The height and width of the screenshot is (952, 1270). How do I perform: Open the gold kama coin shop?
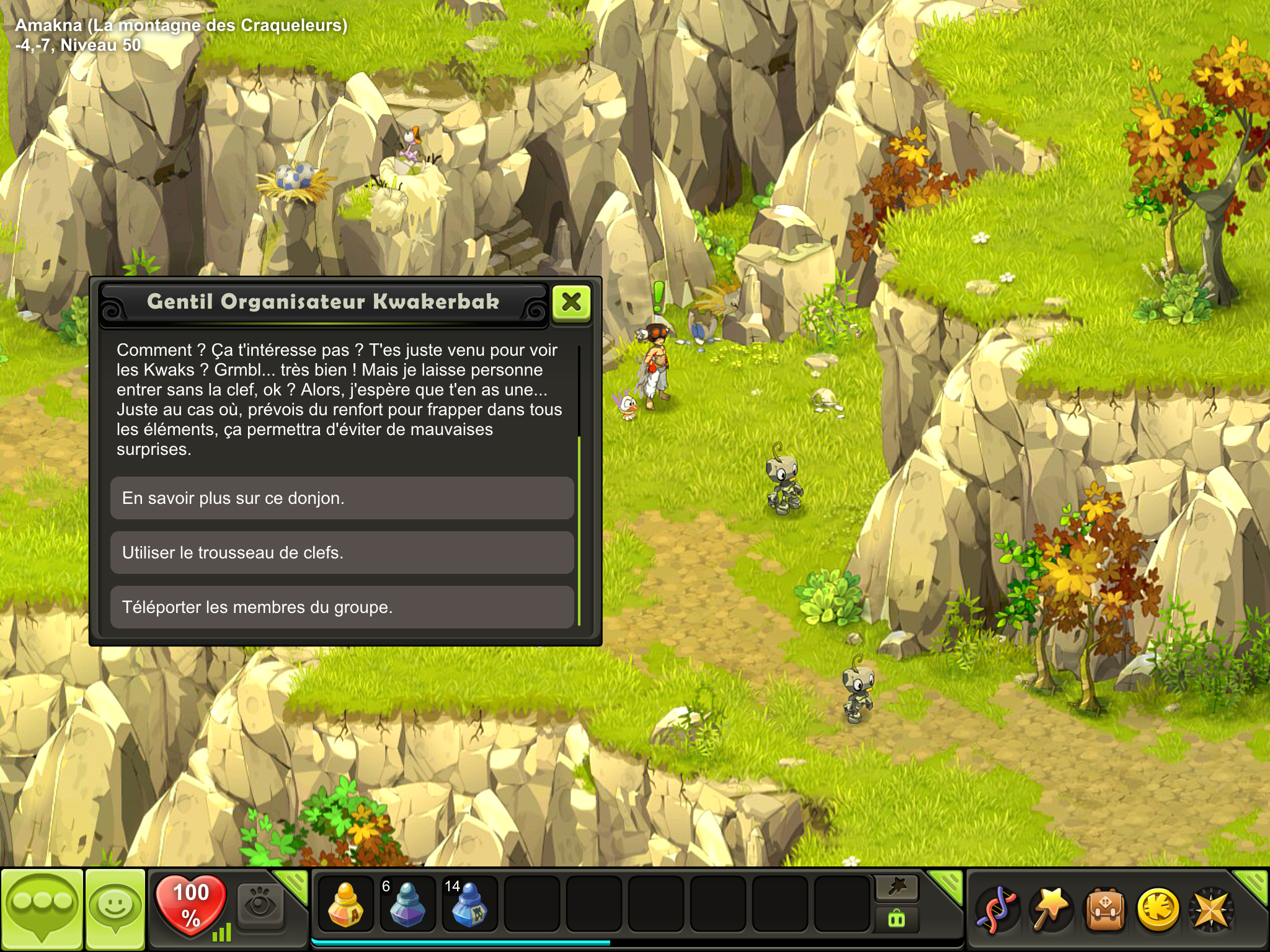(1157, 910)
